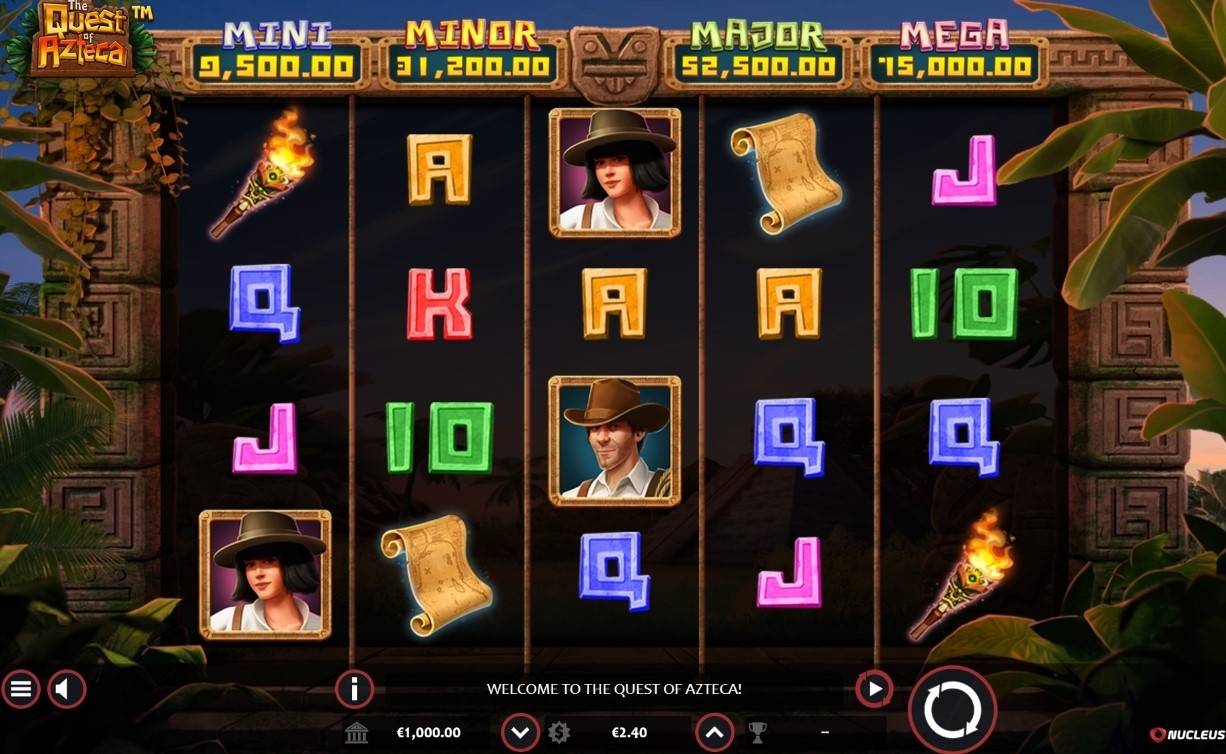
Task: Open the game info paytable
Action: pos(354,689)
